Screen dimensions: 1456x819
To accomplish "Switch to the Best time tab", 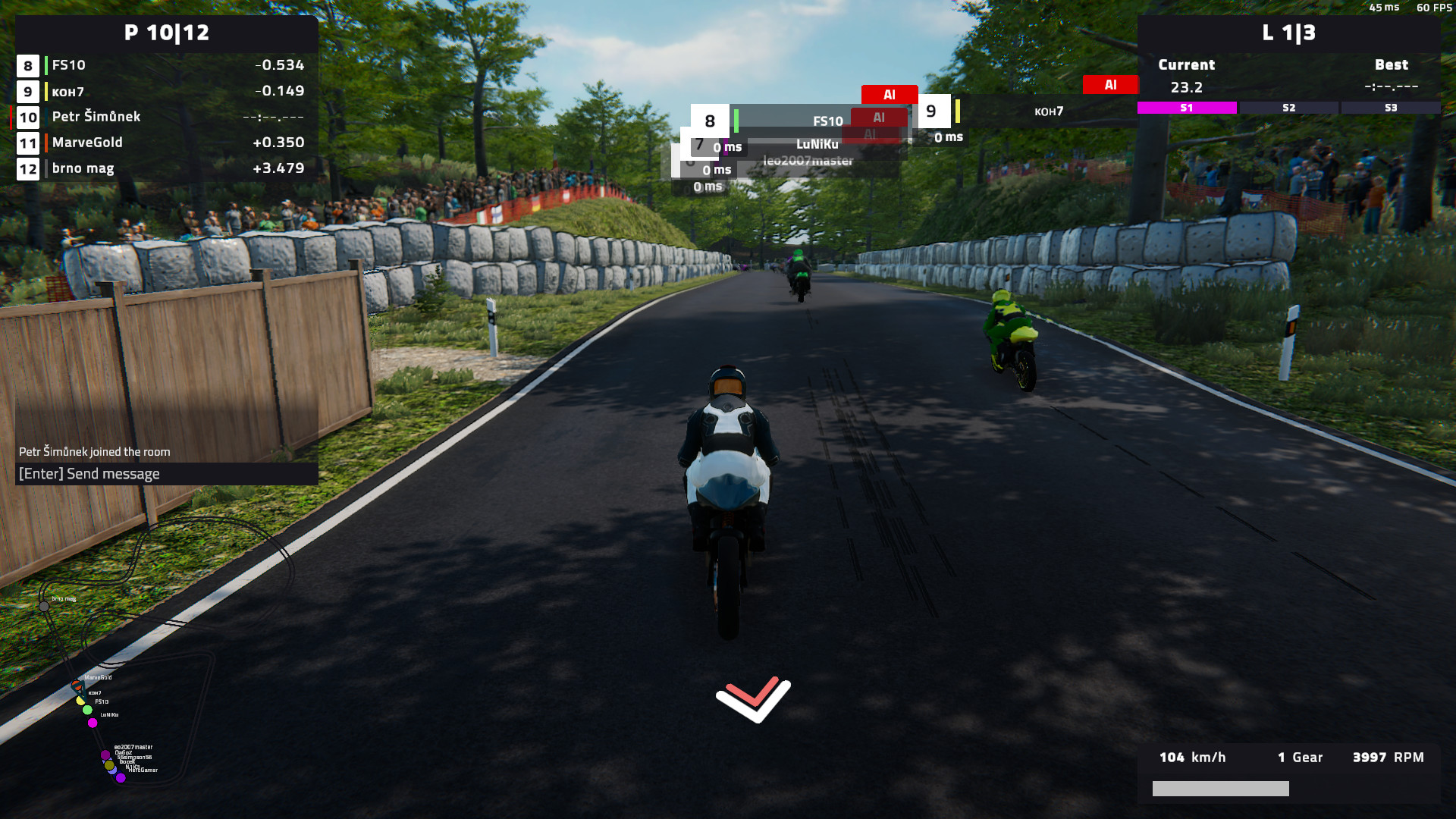I will pos(1392,64).
